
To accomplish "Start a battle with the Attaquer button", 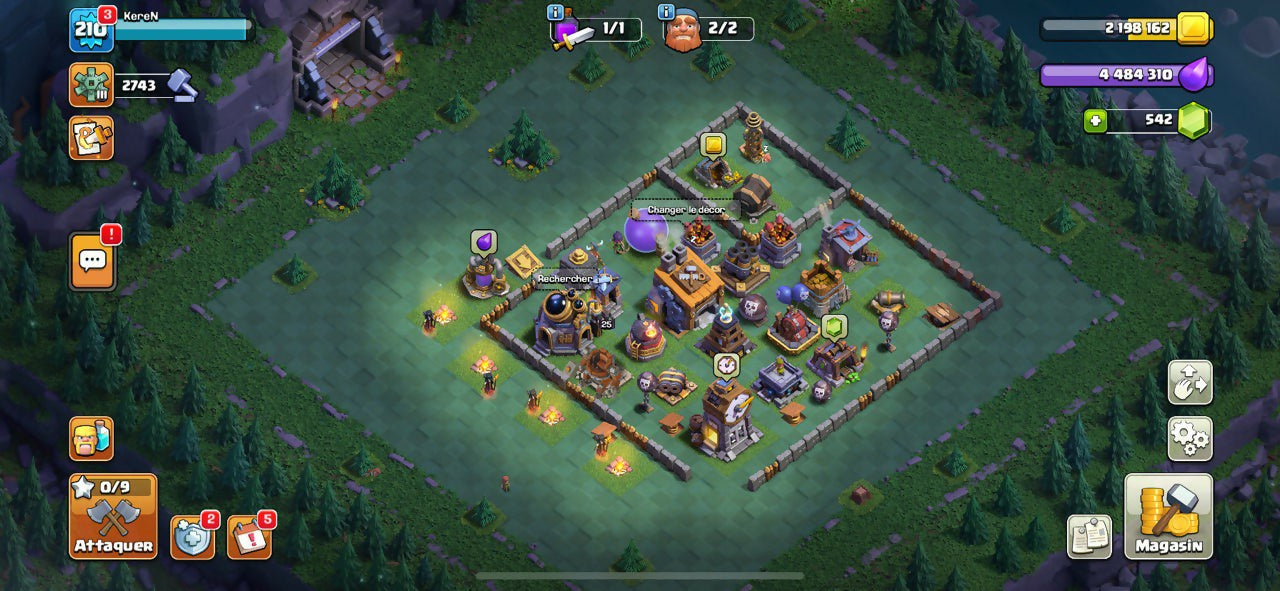I will 113,516.
